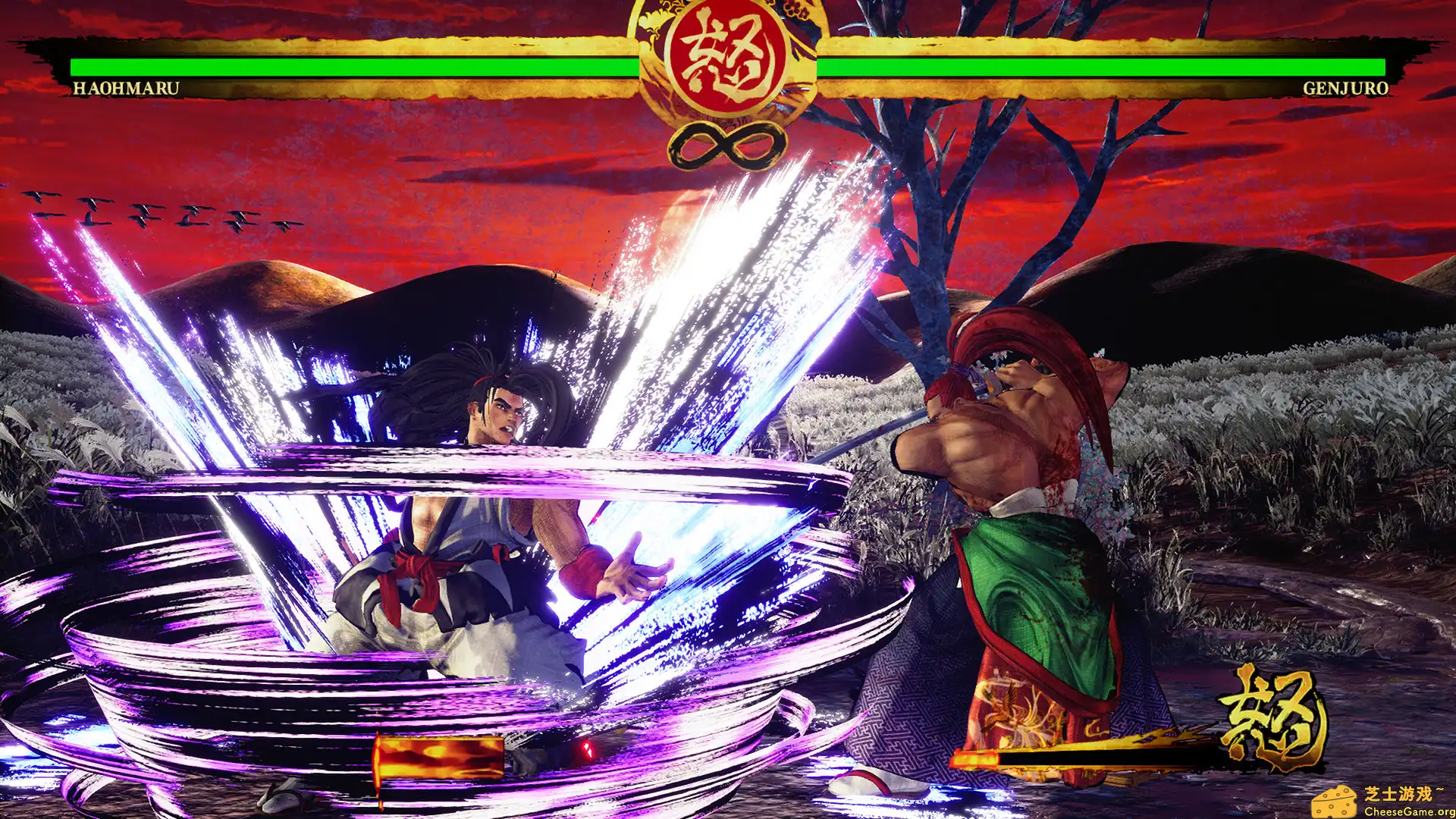The width and height of the screenshot is (1456, 819).
Task: Select the GENJURO name label
Action: [x=1346, y=88]
